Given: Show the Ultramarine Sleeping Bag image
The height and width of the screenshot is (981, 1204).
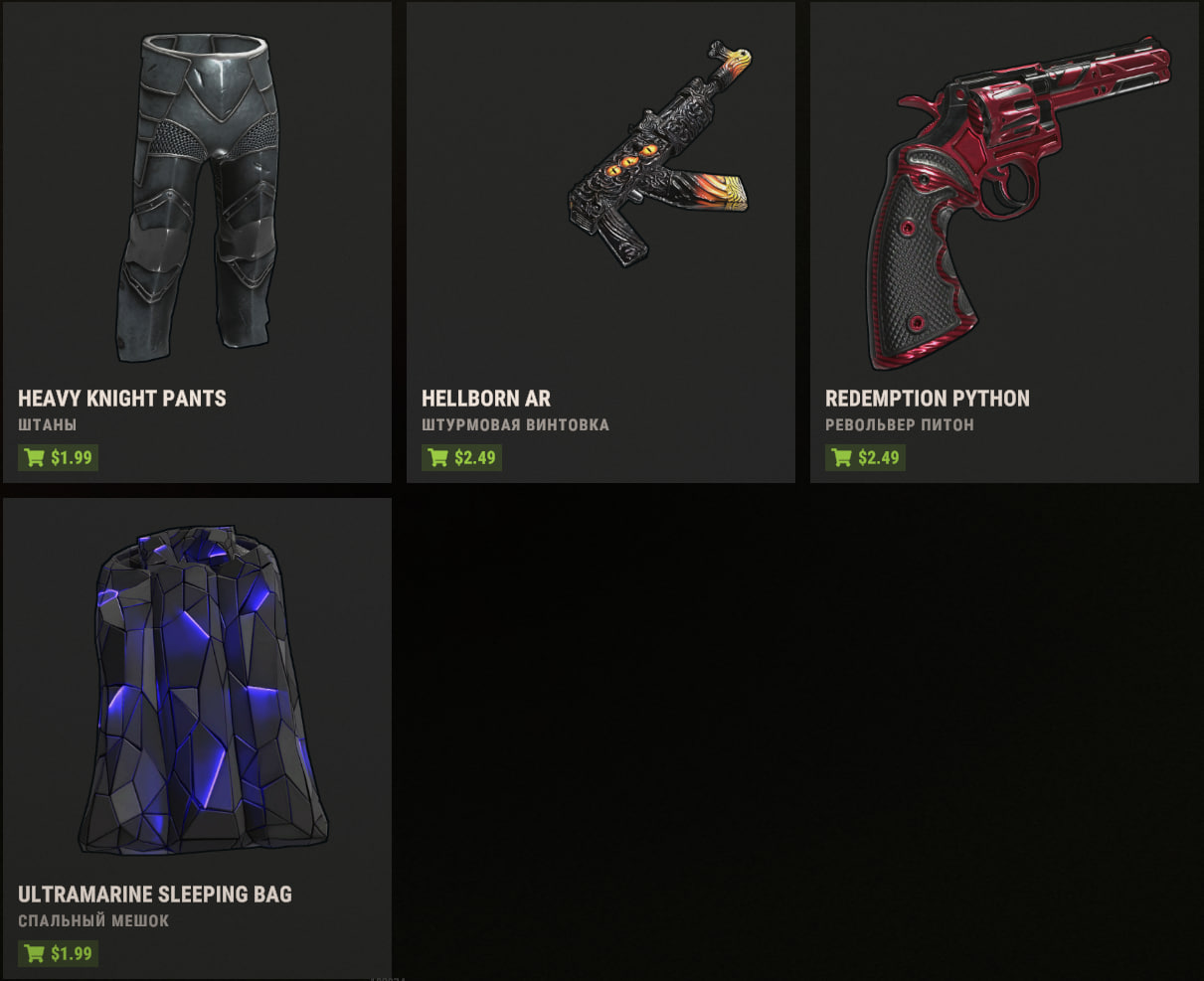Looking at the screenshot, I should tap(203, 691).
